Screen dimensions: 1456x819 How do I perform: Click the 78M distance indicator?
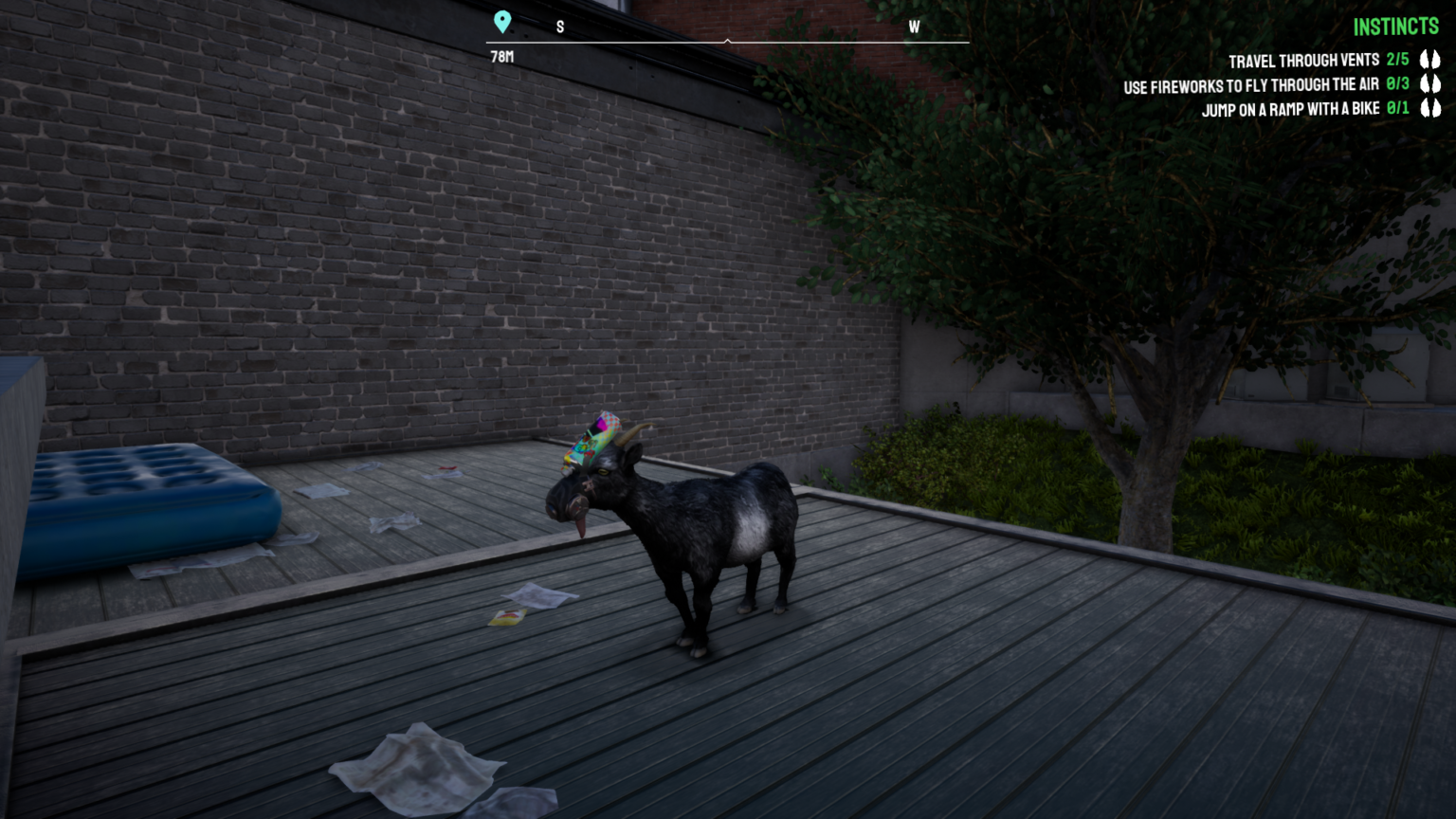point(500,58)
